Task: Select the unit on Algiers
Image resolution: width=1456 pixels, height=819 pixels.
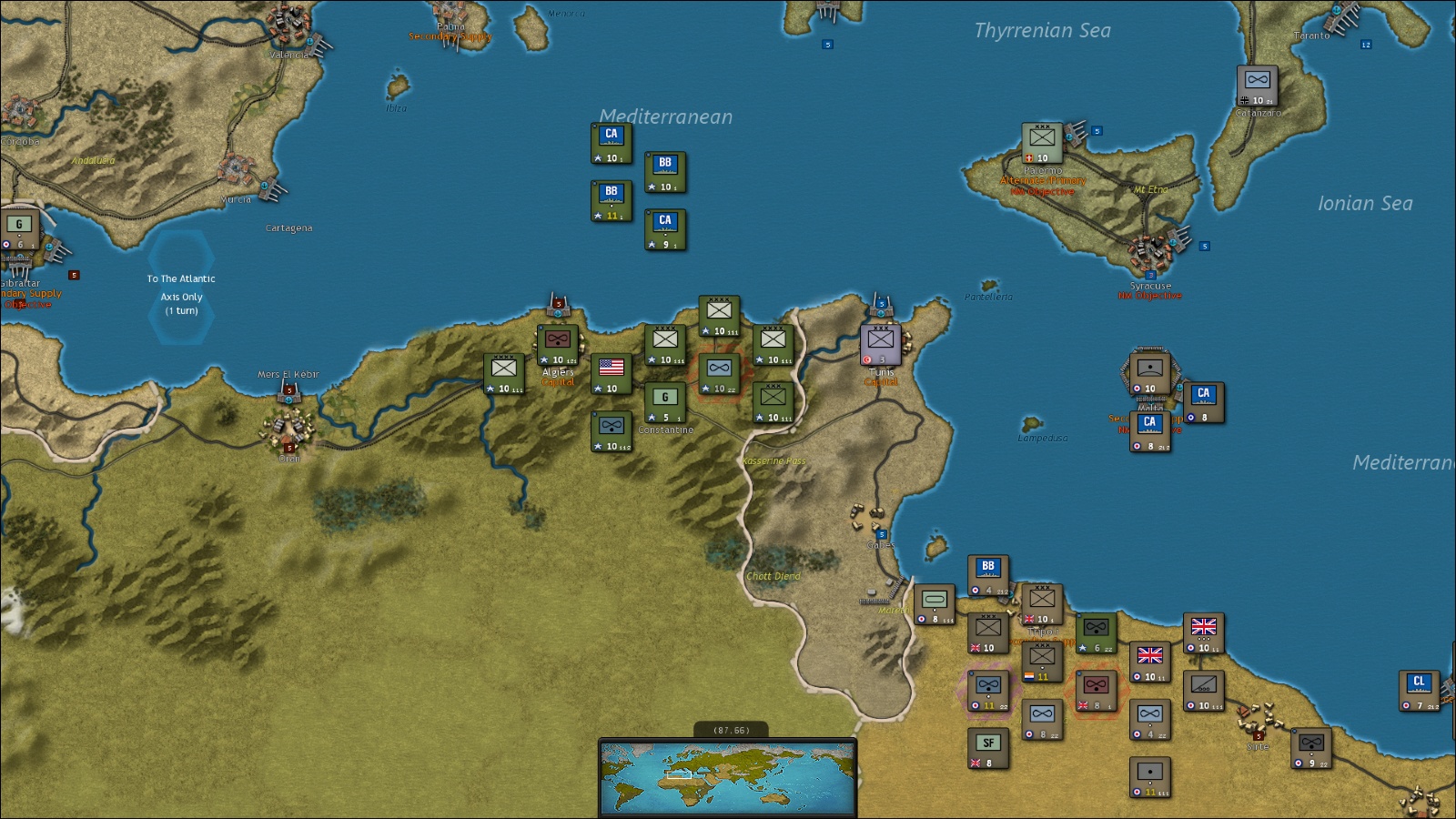Action: [x=558, y=345]
